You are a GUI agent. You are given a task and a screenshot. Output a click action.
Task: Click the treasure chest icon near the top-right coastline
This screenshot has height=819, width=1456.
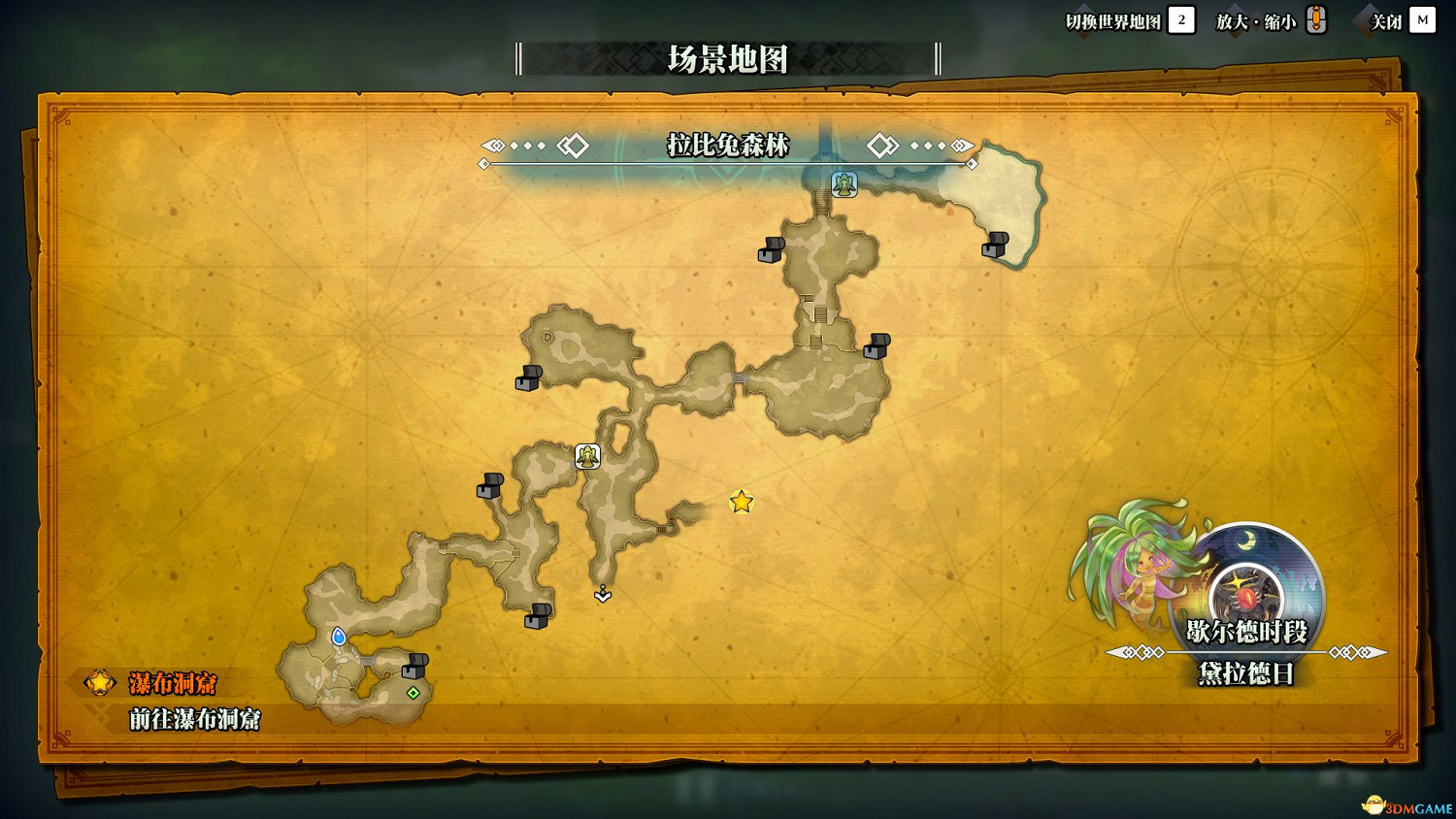[x=998, y=246]
